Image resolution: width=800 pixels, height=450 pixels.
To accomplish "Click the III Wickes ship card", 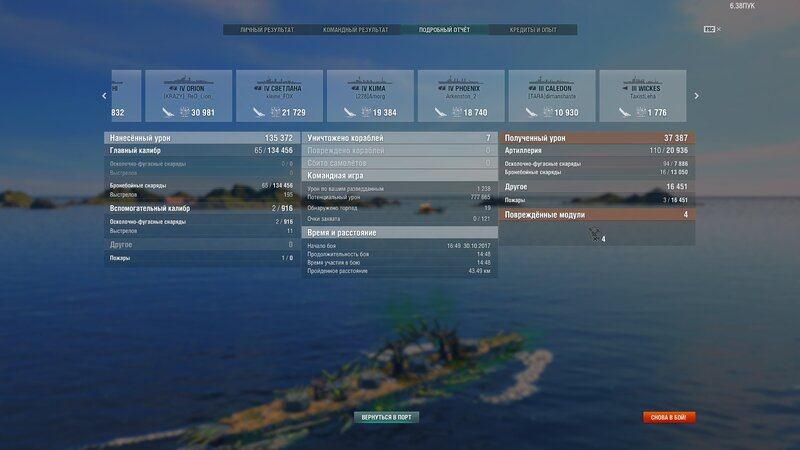I will point(642,96).
